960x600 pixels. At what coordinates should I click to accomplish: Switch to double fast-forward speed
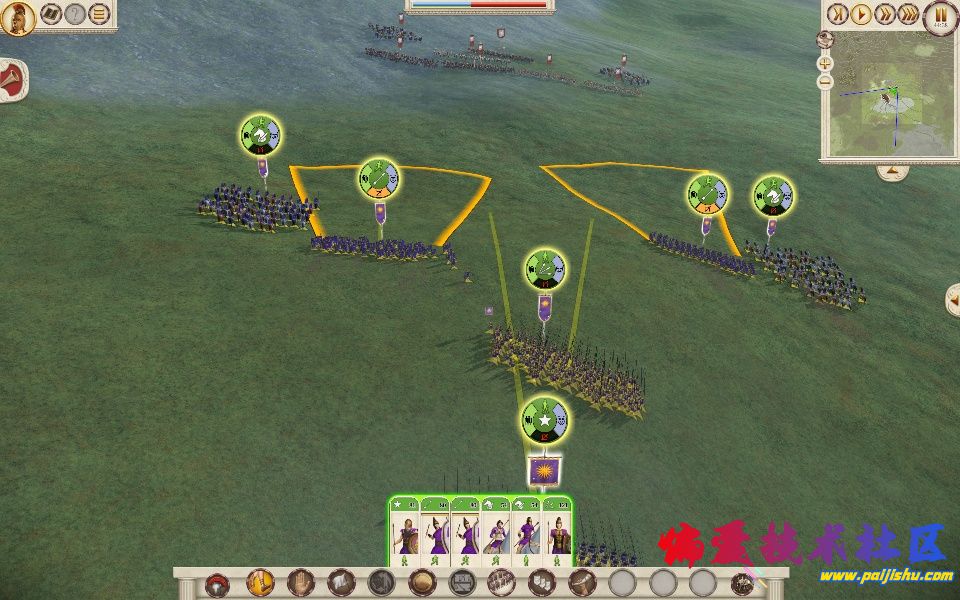point(885,15)
